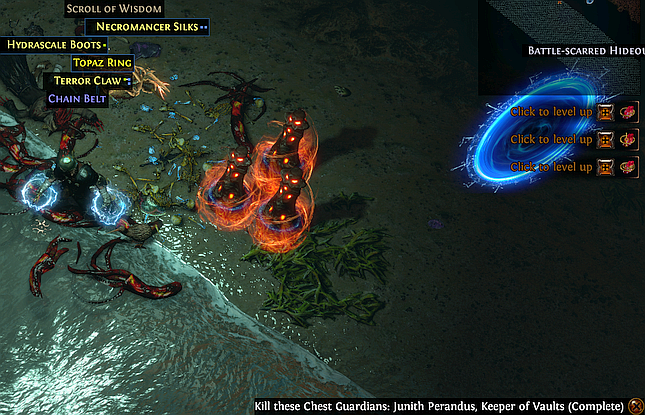
Task: Select the Necromancer Silks item label
Action: pyautogui.click(x=146, y=27)
